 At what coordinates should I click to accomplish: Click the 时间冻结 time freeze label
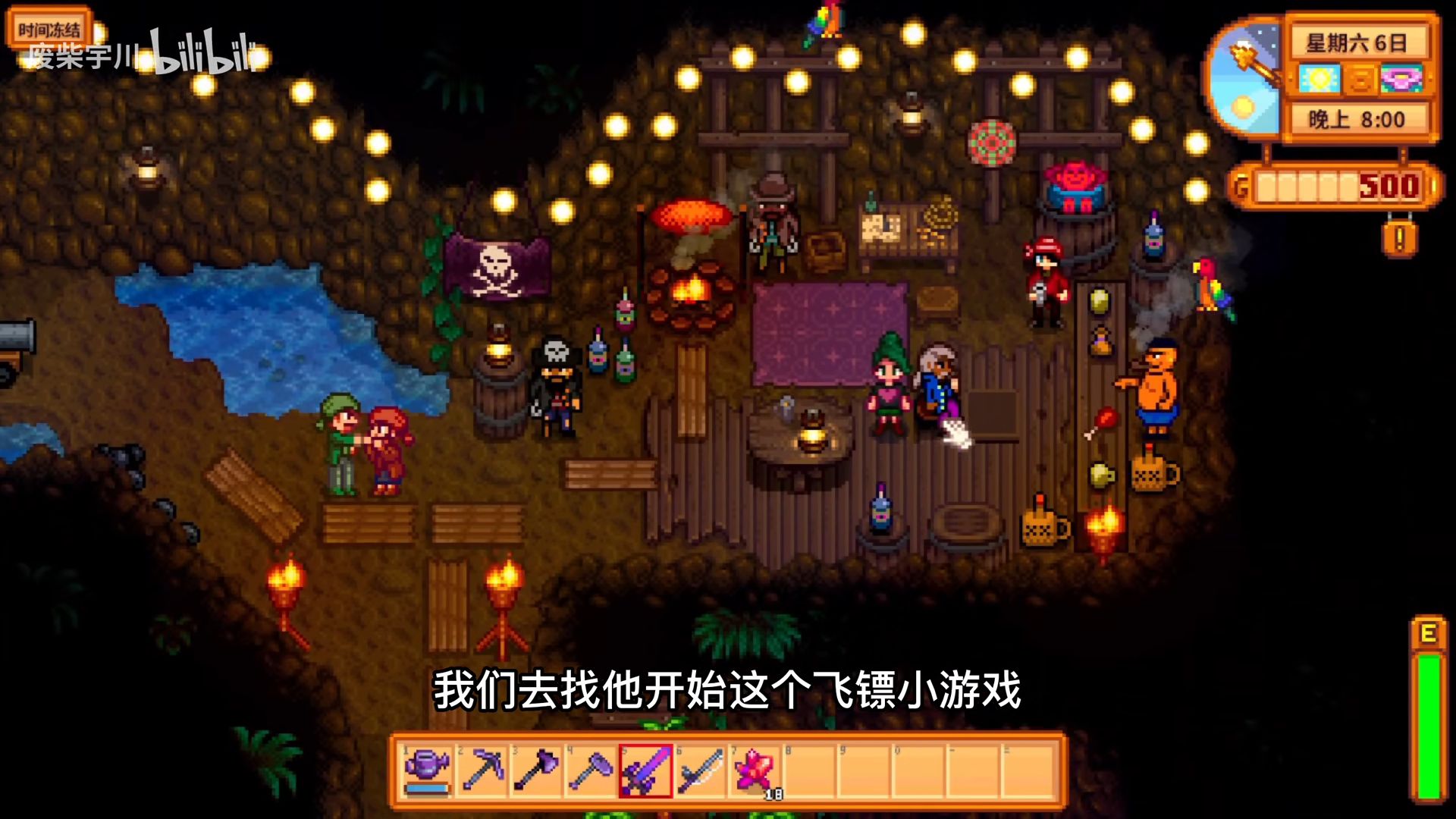49,30
